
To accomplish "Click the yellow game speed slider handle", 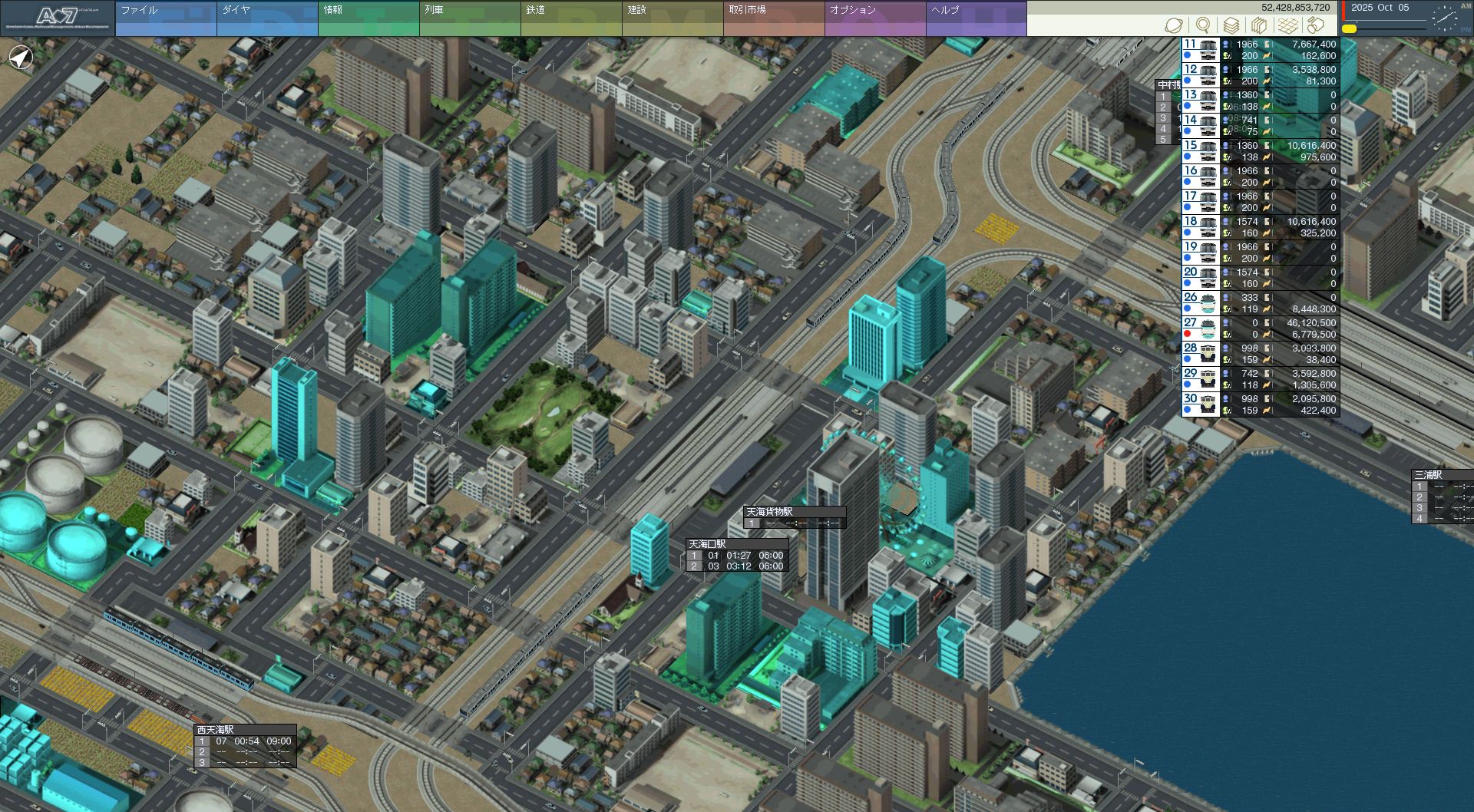I will coord(1349,28).
